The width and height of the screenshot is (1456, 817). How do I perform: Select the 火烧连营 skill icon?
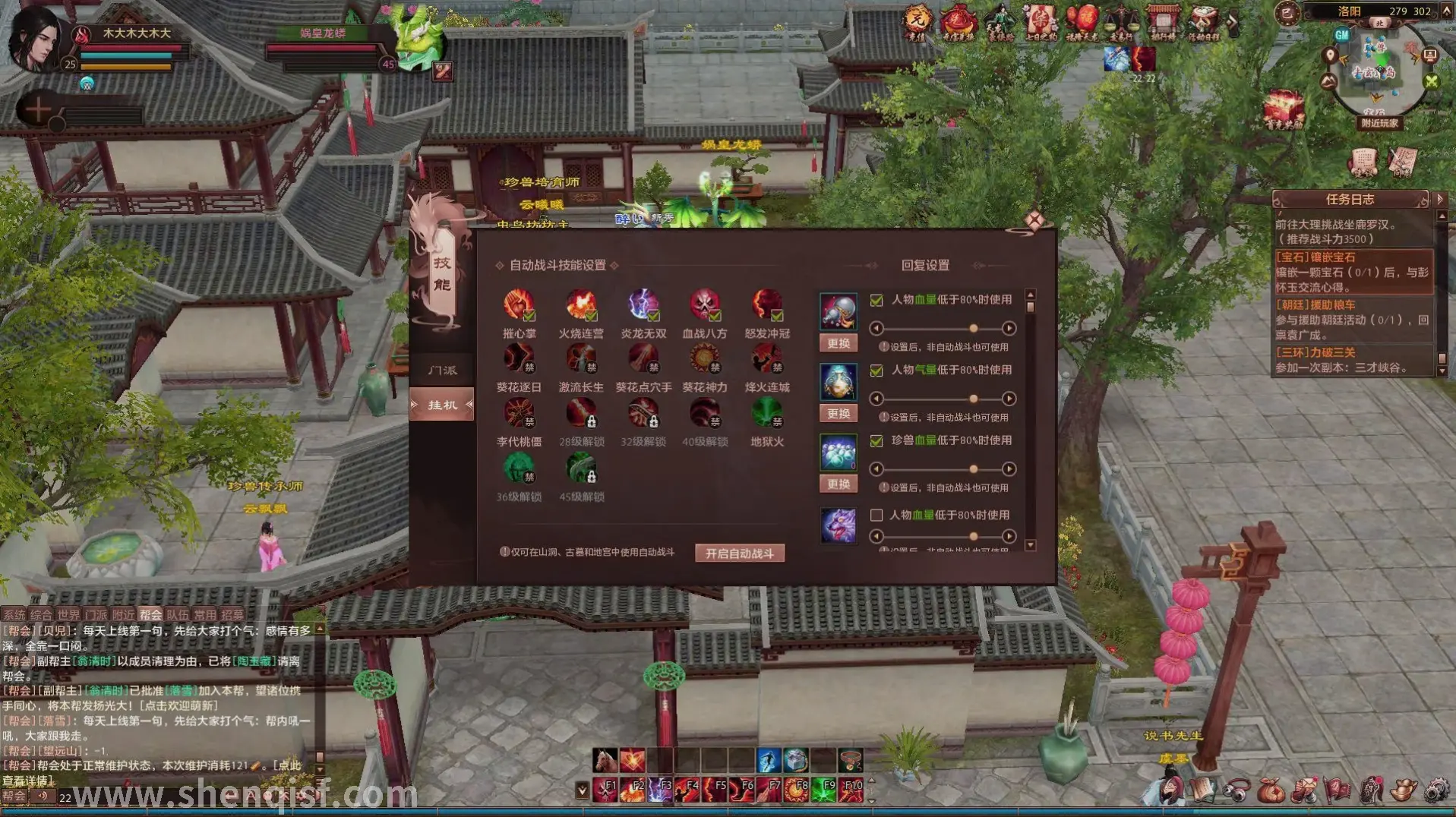coord(581,305)
